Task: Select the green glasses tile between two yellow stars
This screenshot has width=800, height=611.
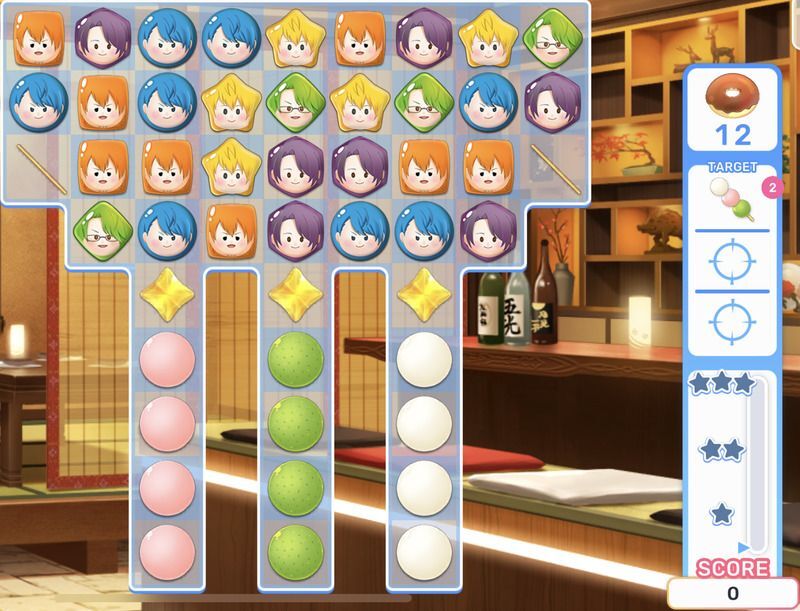Action: click(296, 98)
